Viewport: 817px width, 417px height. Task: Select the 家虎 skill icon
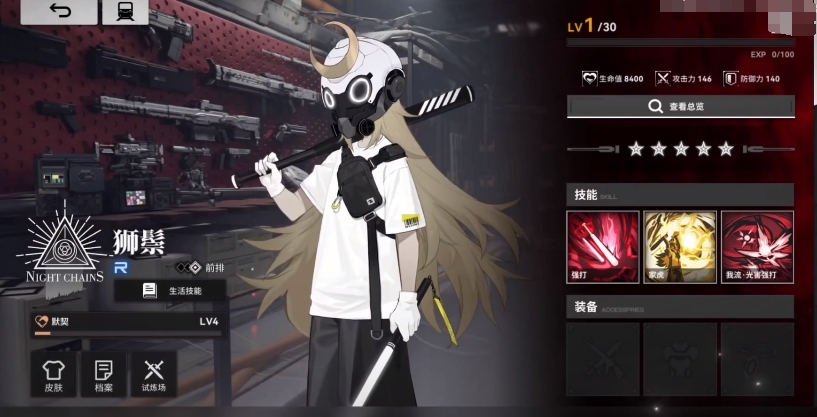680,247
